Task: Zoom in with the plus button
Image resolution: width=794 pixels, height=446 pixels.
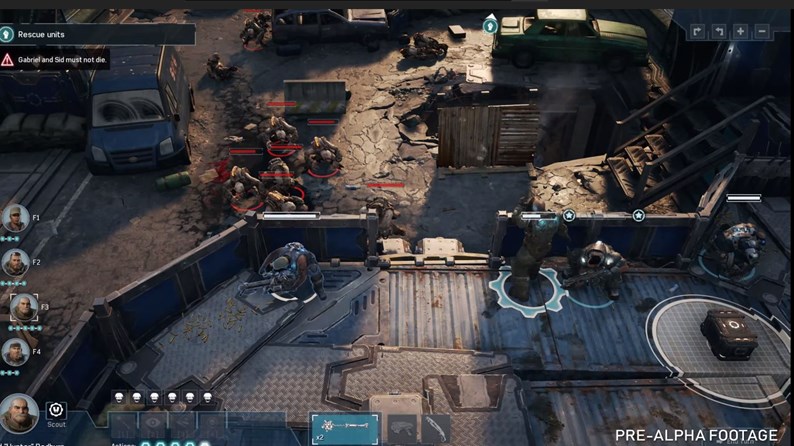Action: 740,31
